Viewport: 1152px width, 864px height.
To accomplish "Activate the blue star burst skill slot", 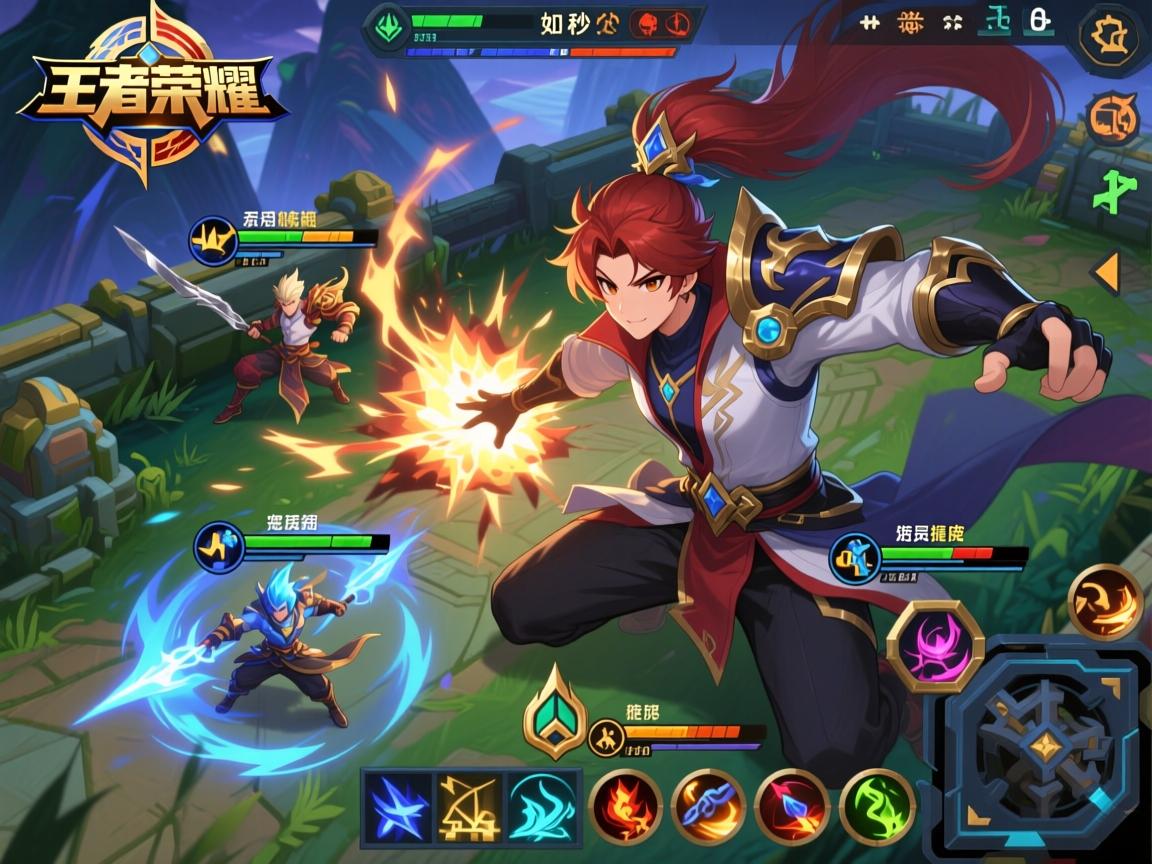I will tap(397, 806).
